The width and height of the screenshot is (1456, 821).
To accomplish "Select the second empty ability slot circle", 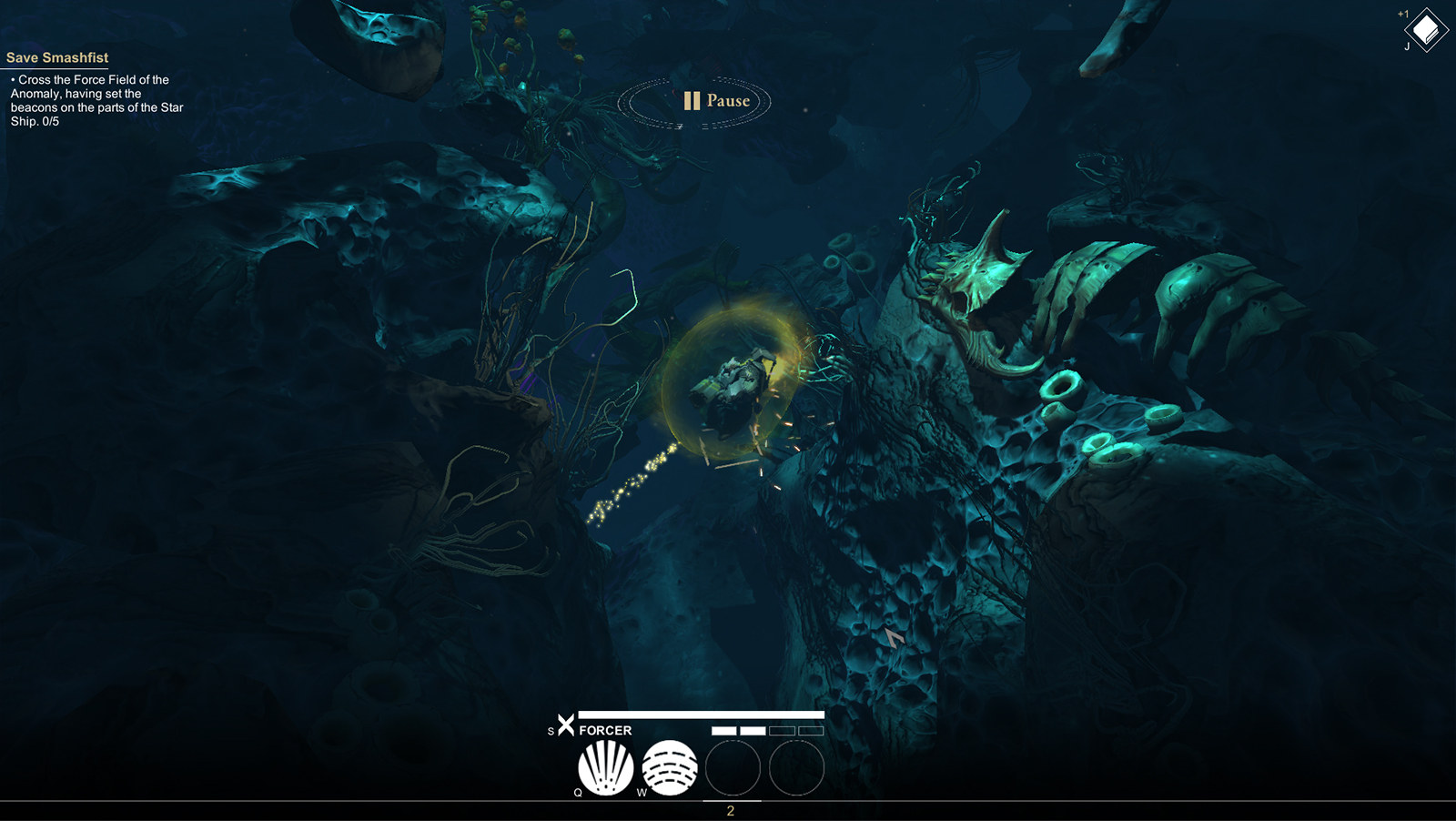I will pos(797,769).
